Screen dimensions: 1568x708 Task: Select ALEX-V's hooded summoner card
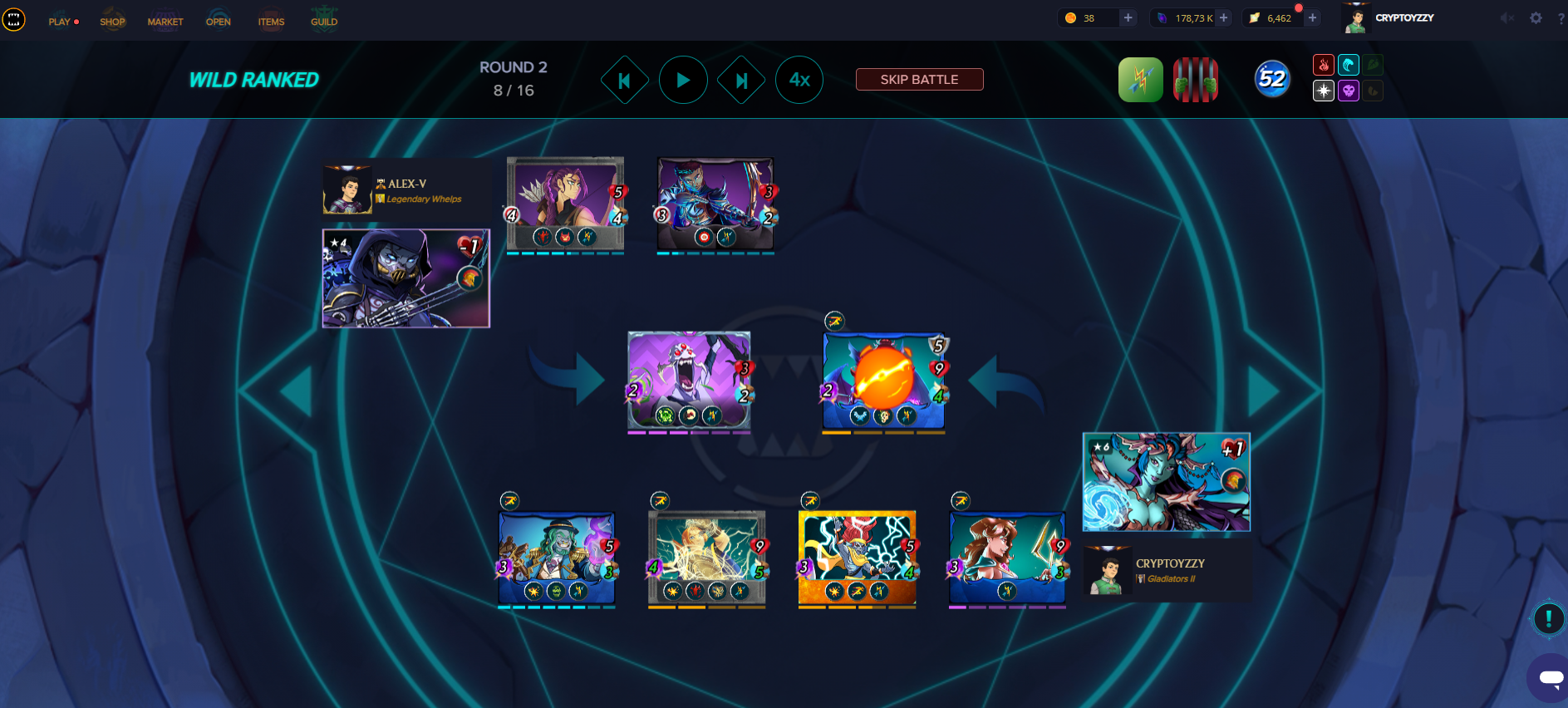[406, 278]
